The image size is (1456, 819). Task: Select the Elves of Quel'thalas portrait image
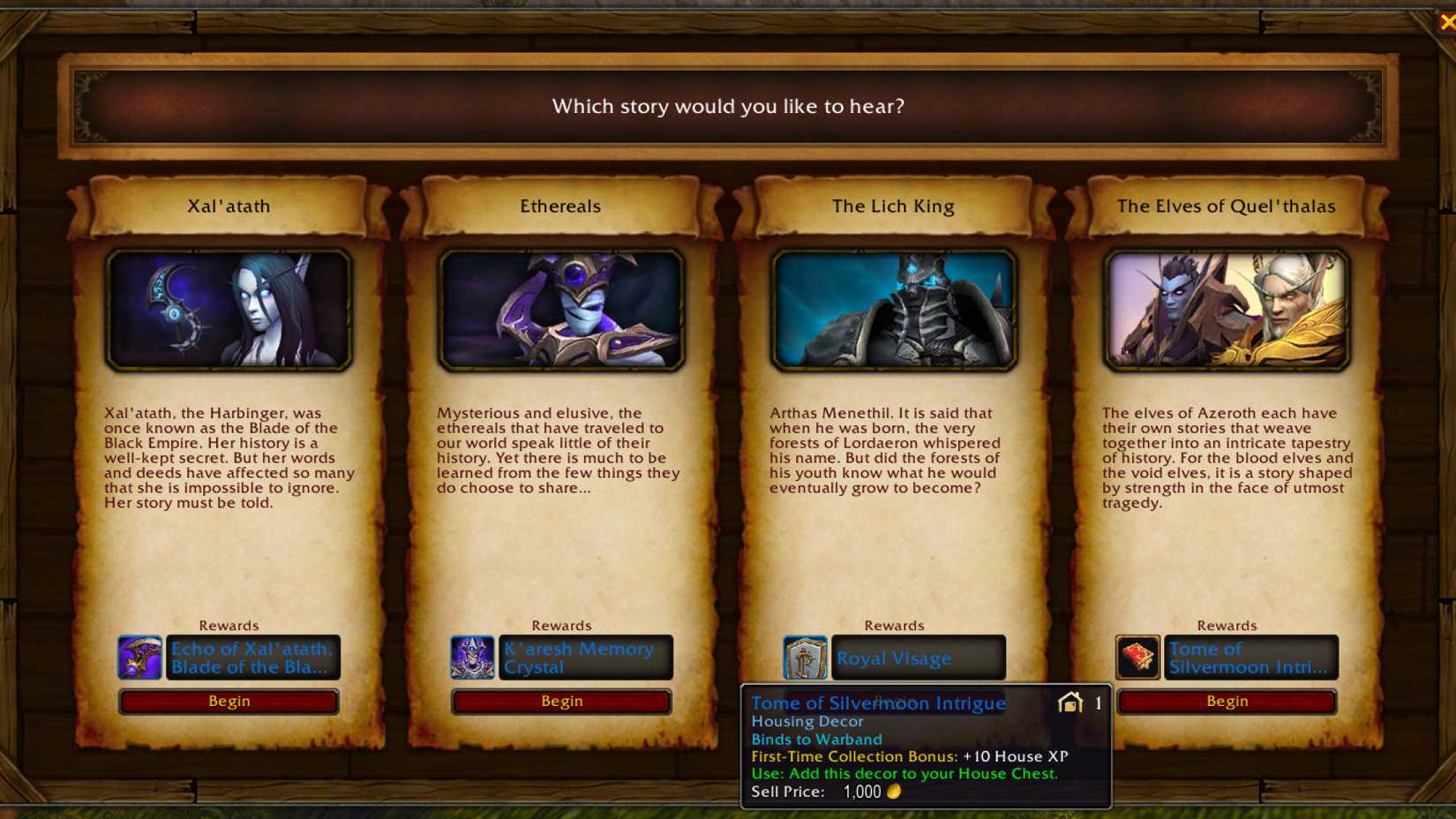pos(1227,309)
